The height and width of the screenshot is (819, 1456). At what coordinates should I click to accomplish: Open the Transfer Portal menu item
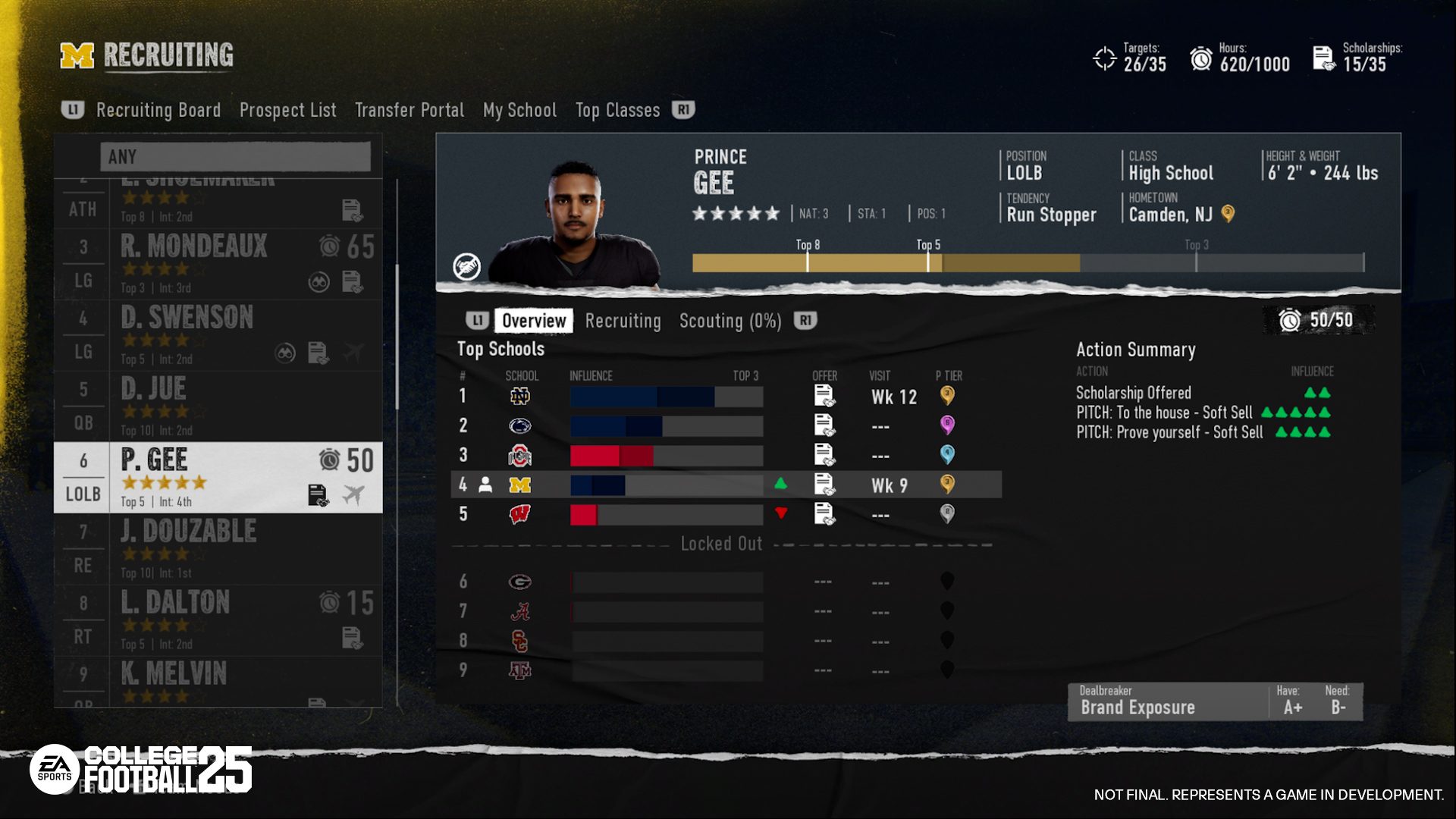tap(409, 110)
